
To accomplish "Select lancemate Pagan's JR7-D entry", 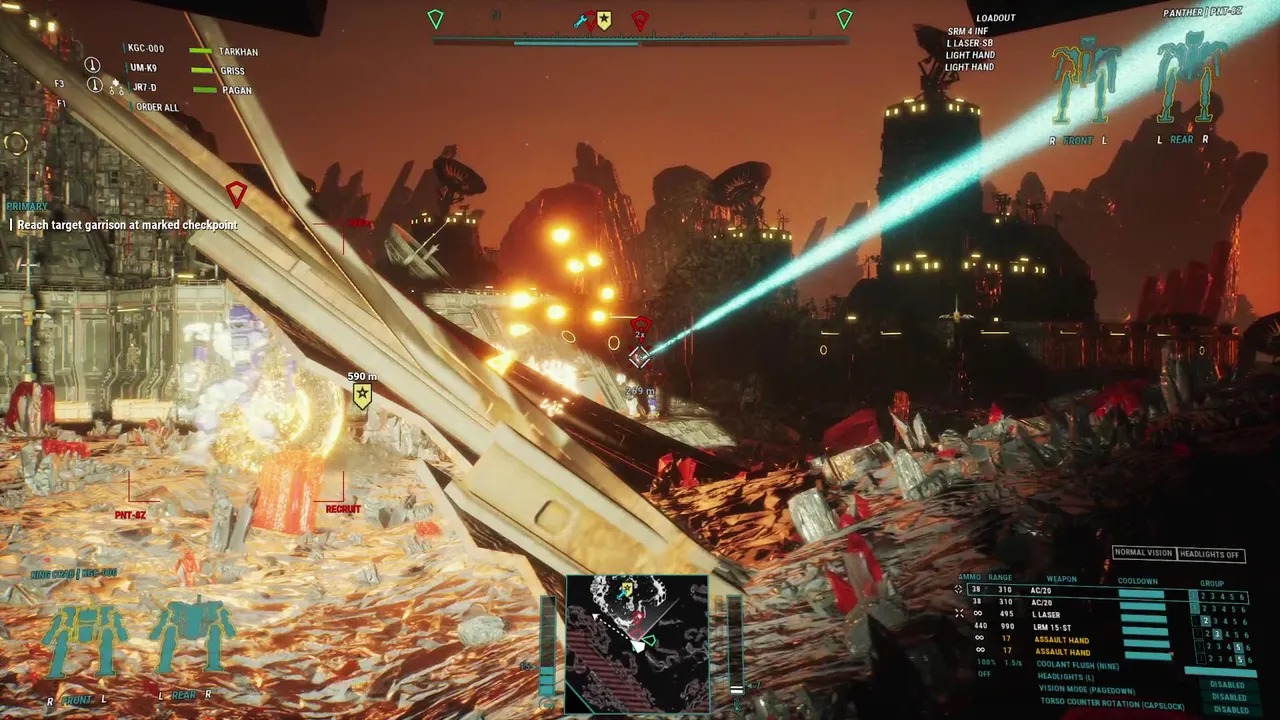I will pos(143,88).
